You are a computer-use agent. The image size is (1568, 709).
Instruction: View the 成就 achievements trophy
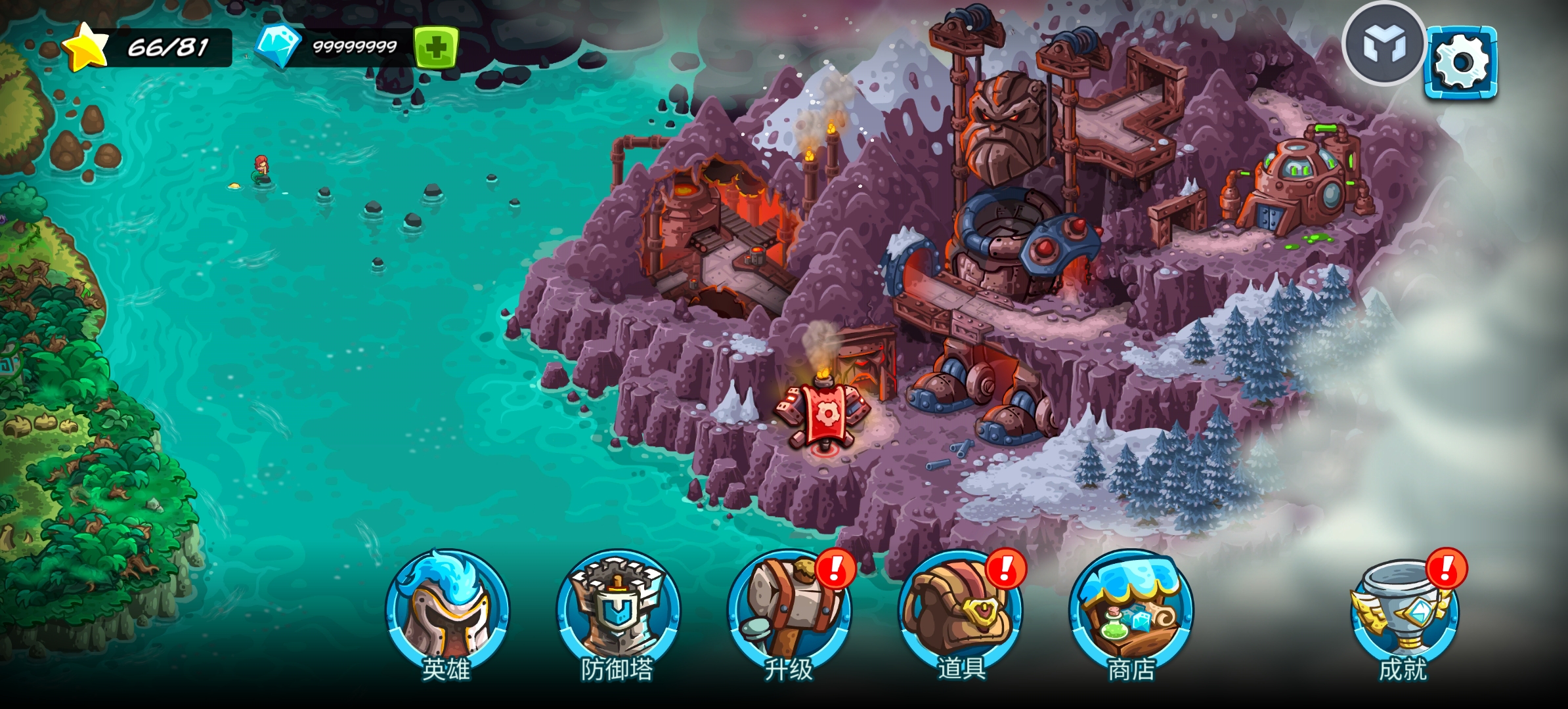1404,612
